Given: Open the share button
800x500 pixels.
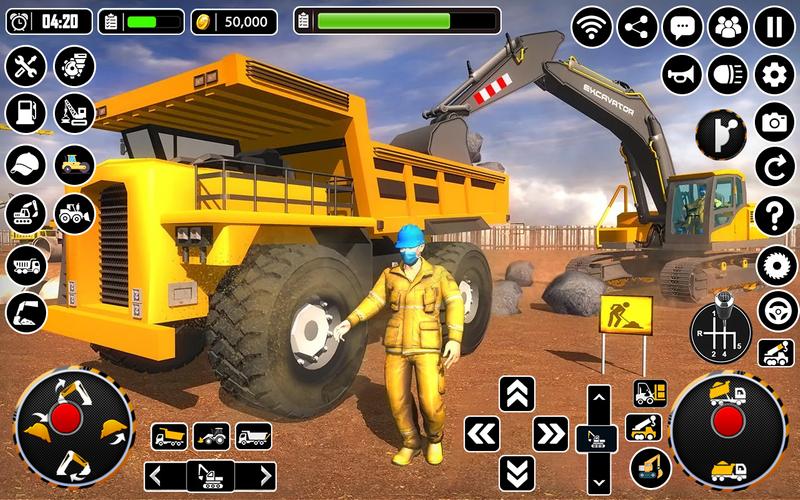Looking at the screenshot, I should click(x=638, y=26).
